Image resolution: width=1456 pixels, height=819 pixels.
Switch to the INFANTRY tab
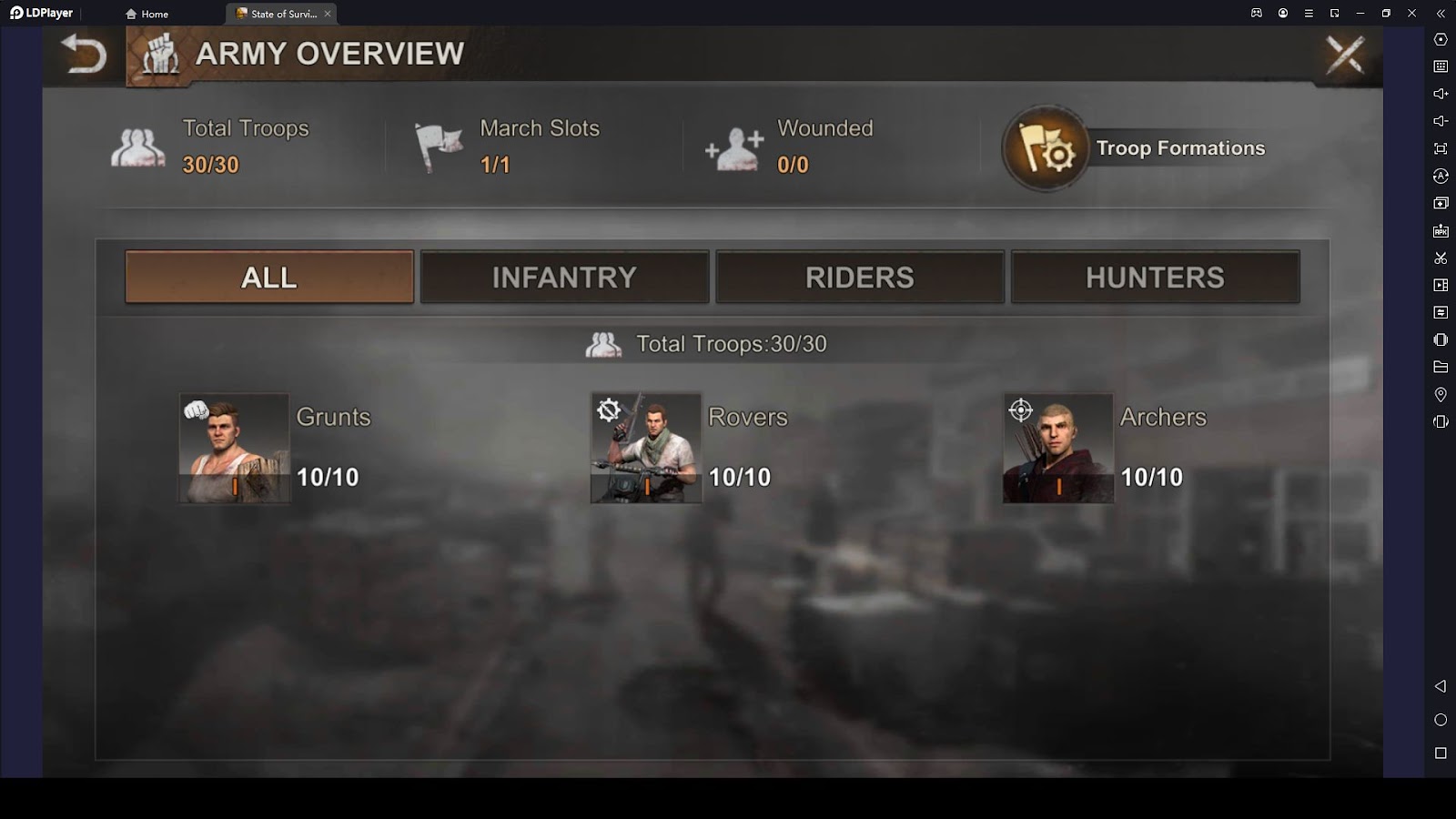point(564,278)
